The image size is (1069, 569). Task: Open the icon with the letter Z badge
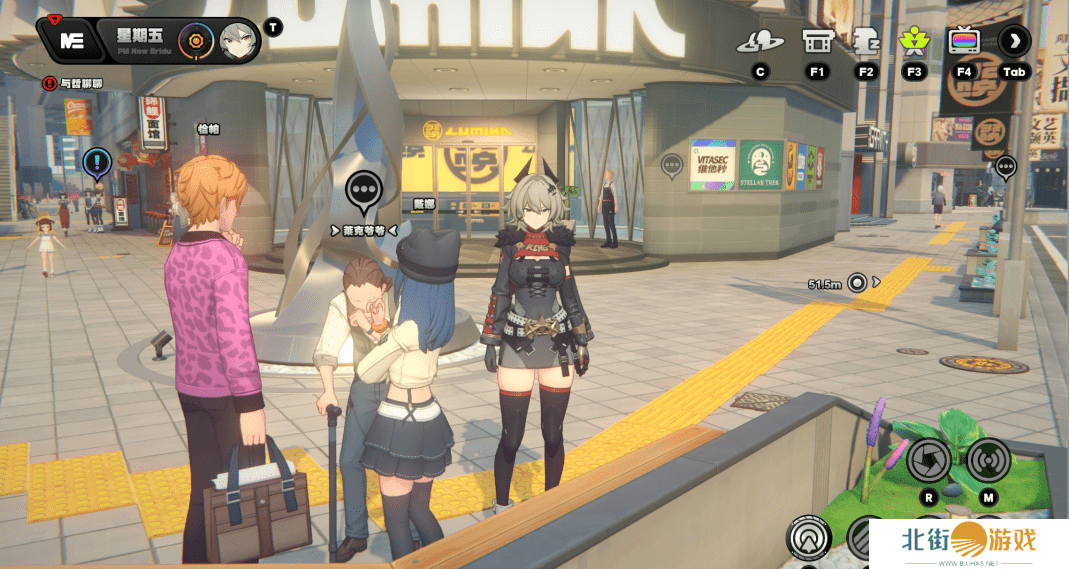coord(865,42)
